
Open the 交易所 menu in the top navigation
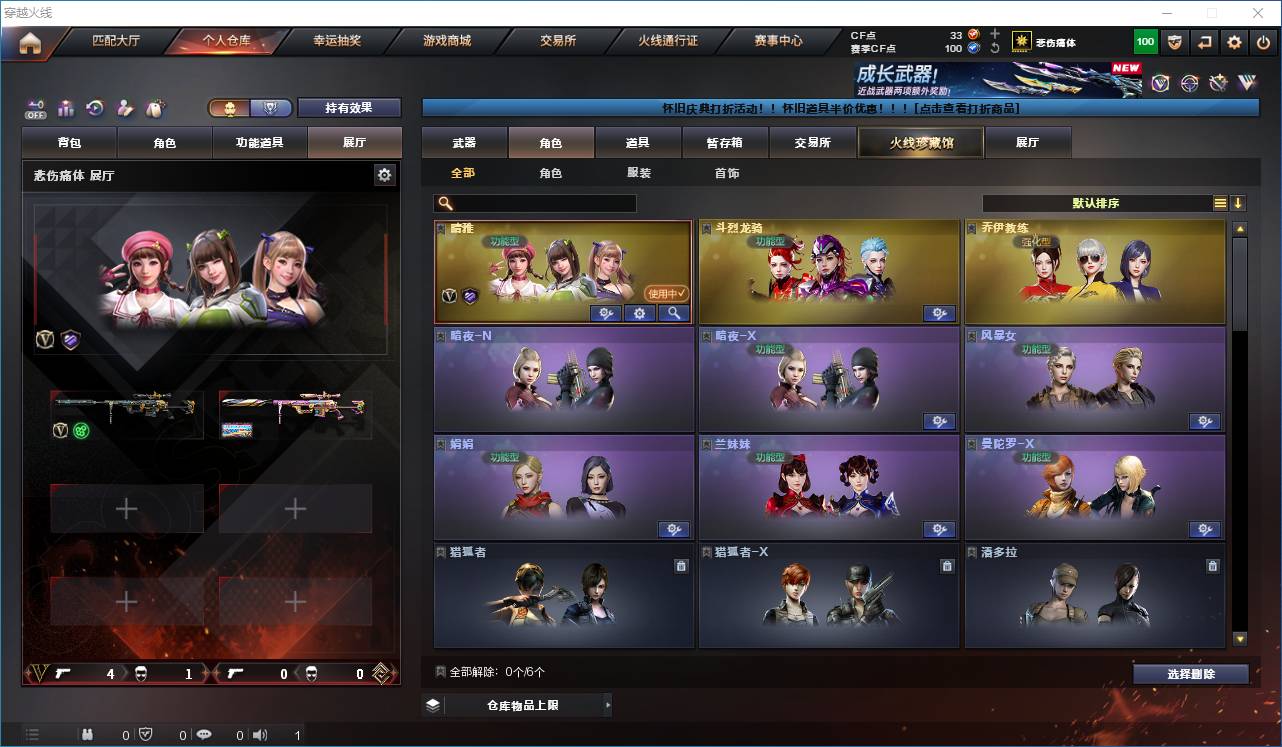point(557,41)
